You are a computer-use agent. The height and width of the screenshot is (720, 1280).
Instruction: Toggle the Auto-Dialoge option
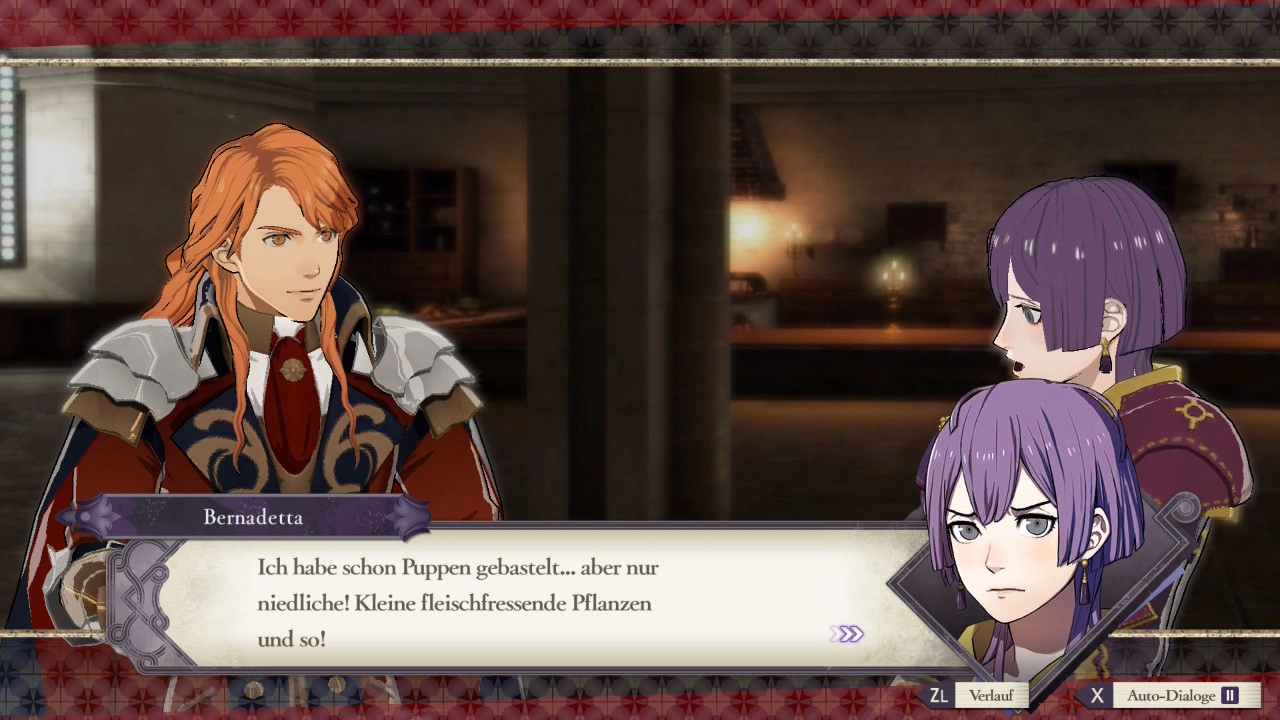coord(1171,695)
